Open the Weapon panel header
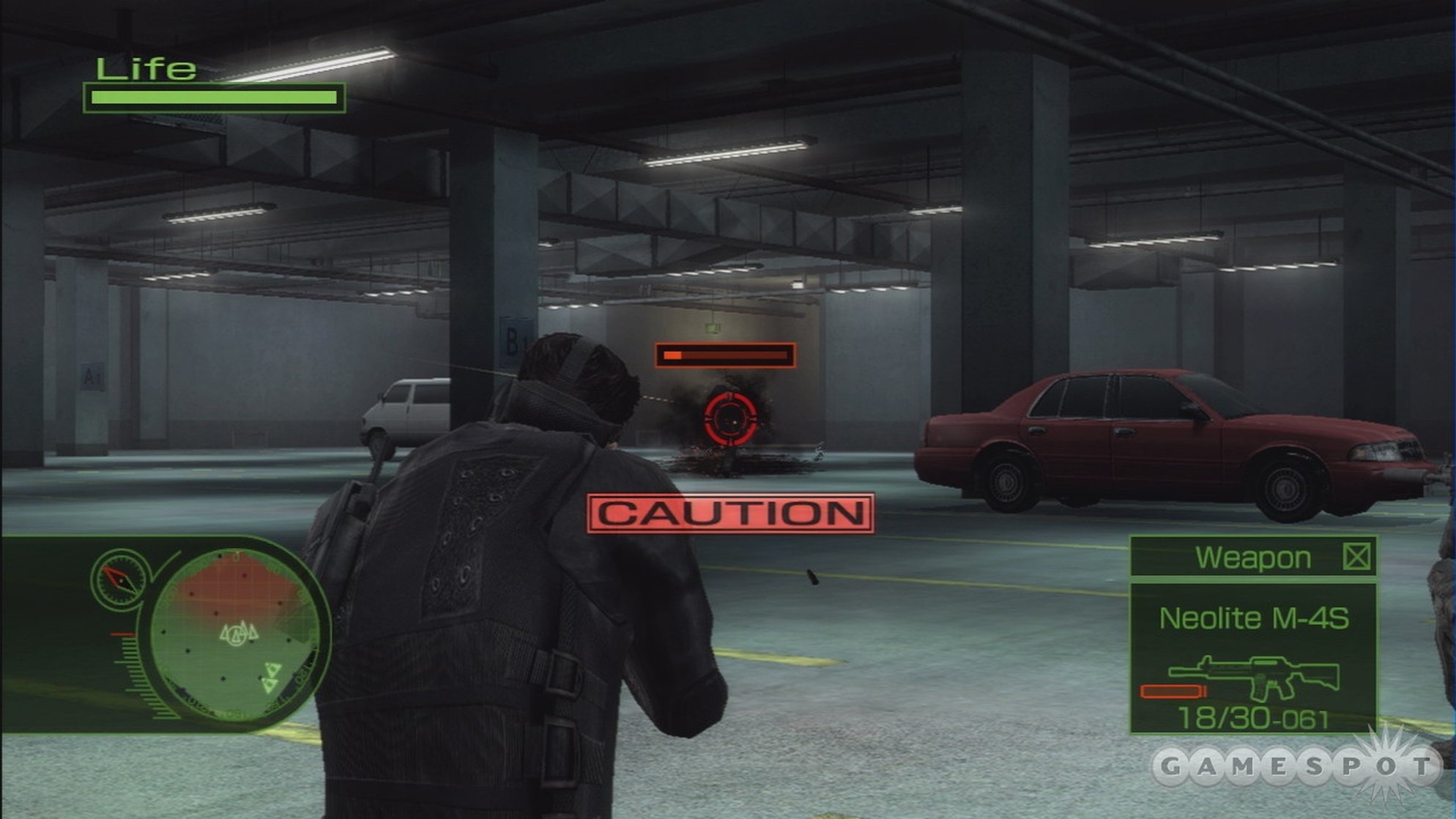 tap(1253, 557)
